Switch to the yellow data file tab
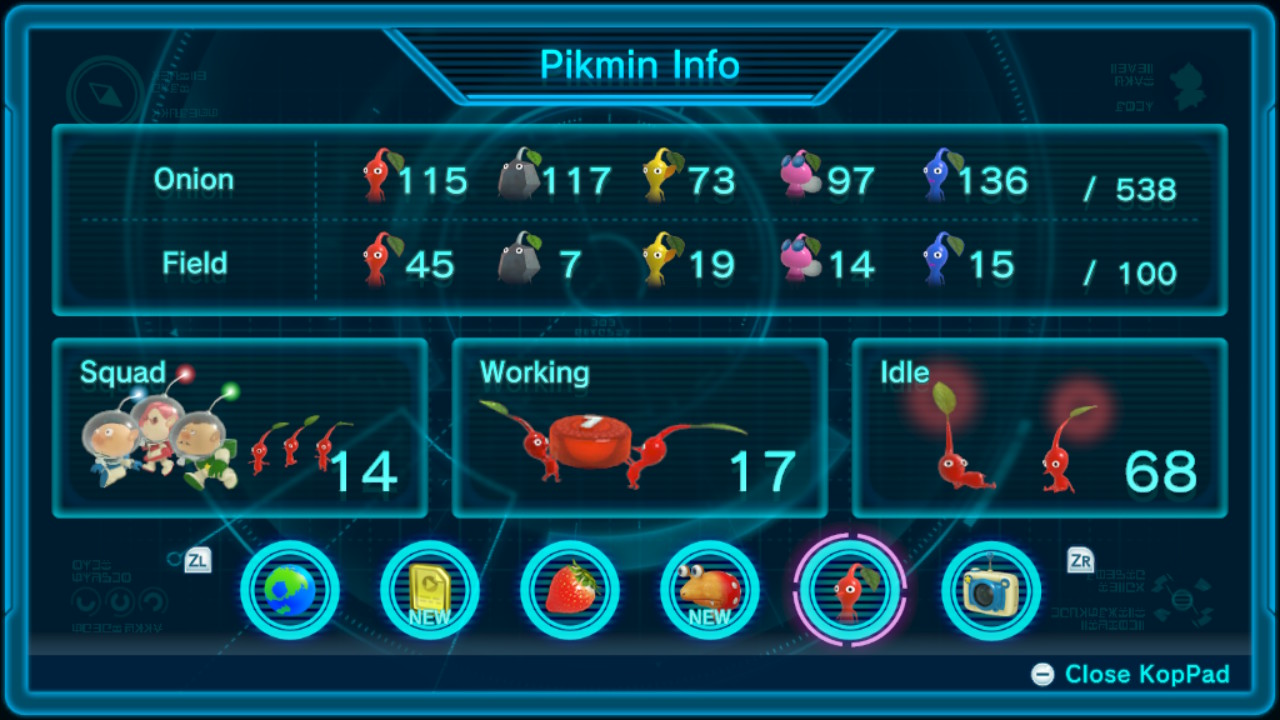The height and width of the screenshot is (720, 1280). click(x=430, y=590)
